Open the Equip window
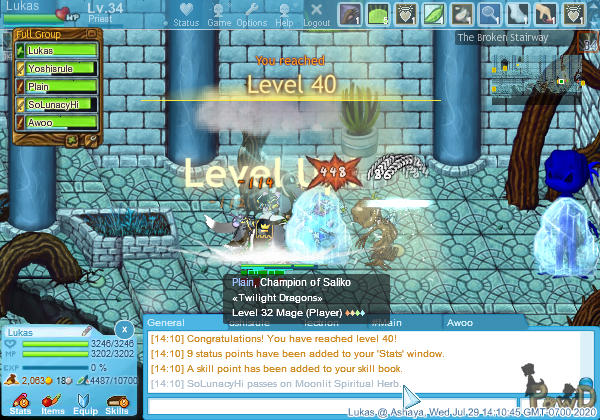Viewport: 600px width, 420px height. pos(84,400)
